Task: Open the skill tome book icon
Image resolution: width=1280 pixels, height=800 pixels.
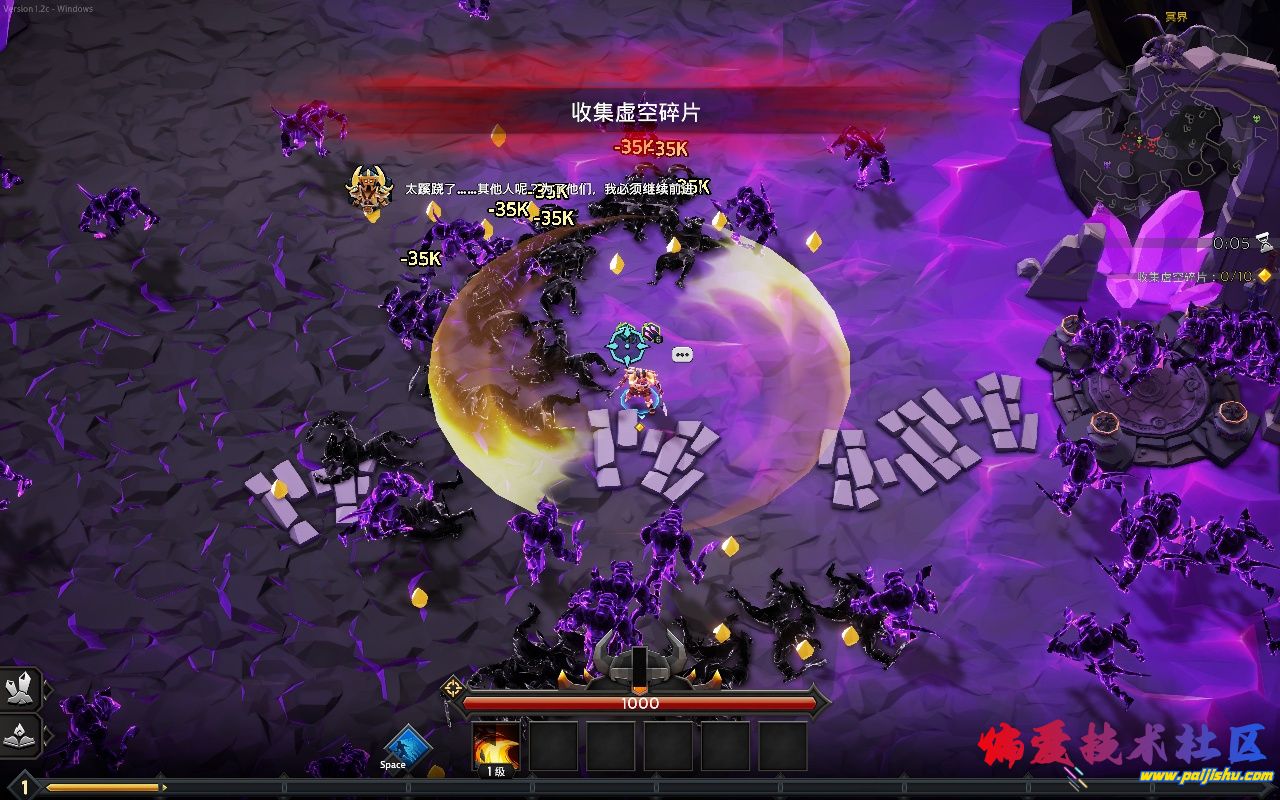Action: 20,737
